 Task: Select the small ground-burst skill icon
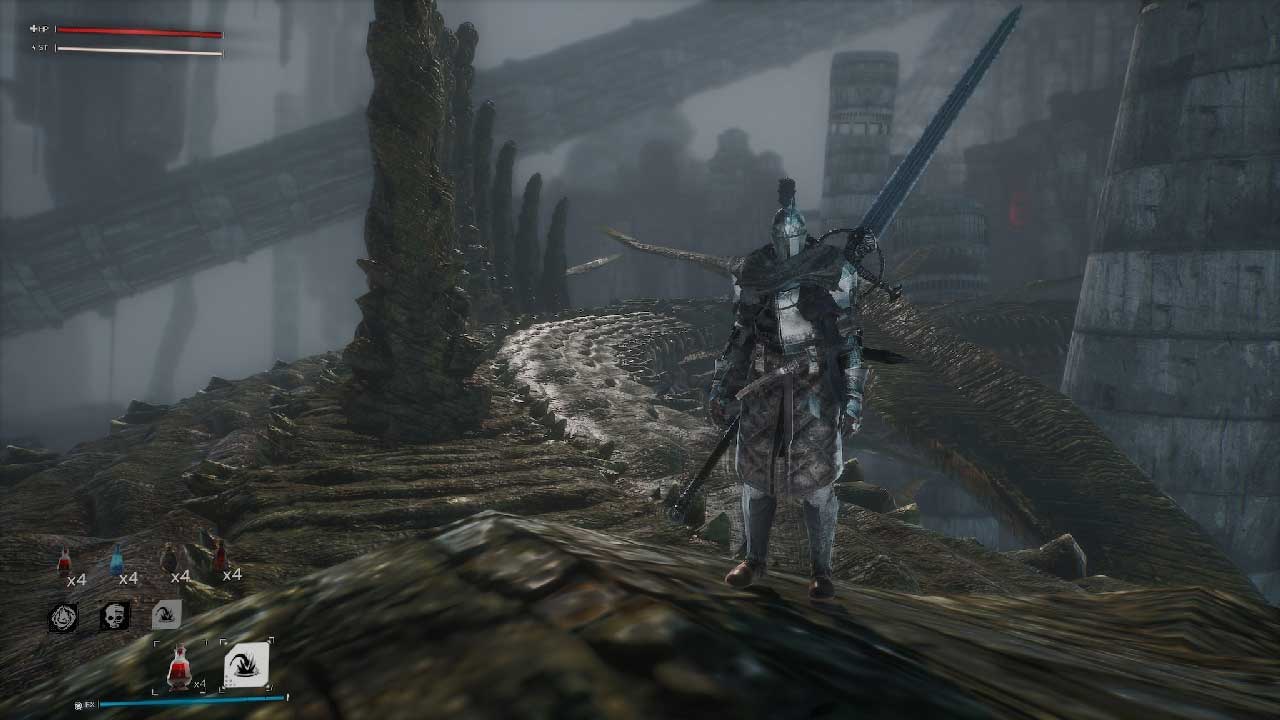tap(166, 615)
